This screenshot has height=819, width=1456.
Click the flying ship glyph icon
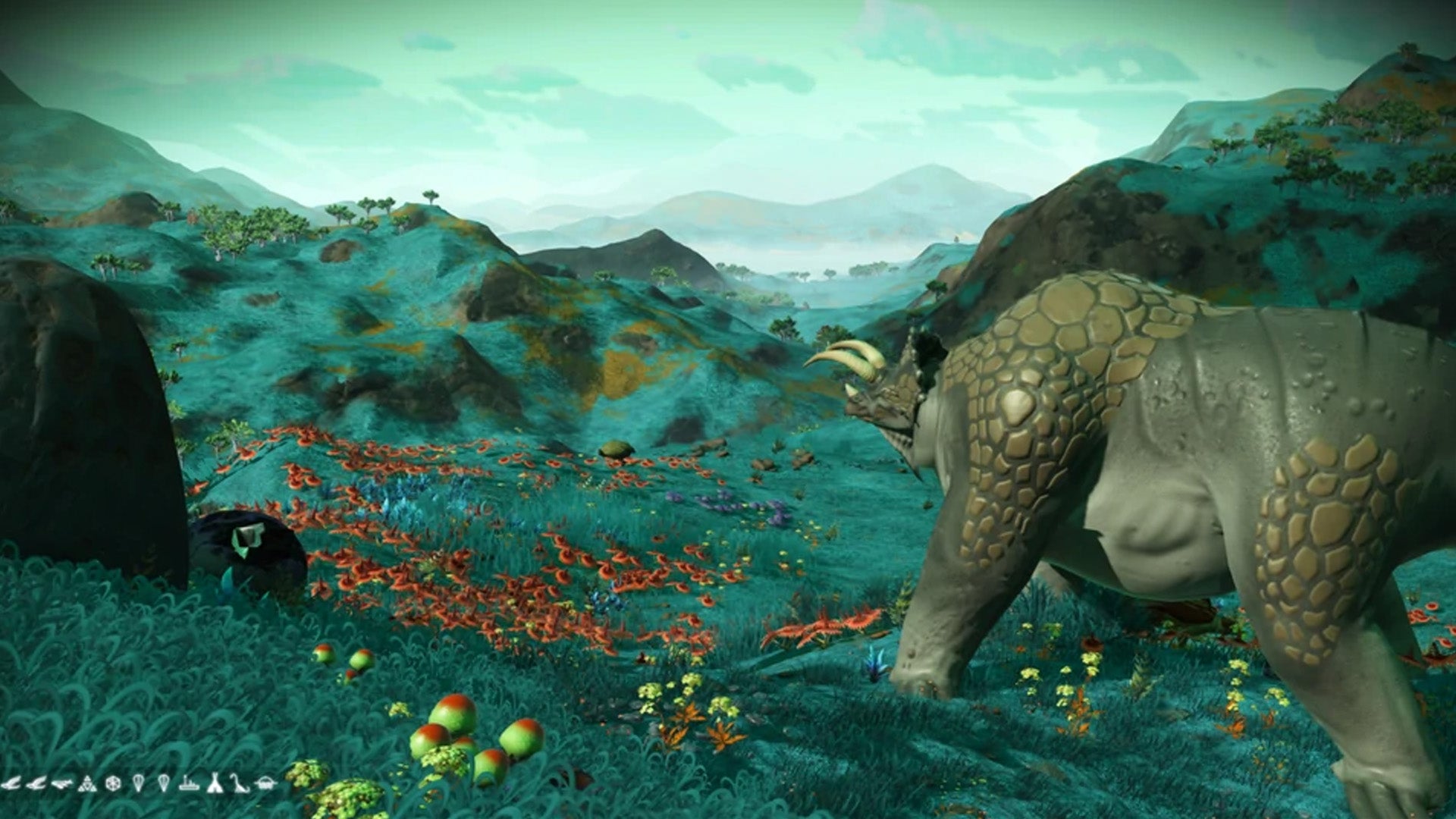click(x=62, y=783)
